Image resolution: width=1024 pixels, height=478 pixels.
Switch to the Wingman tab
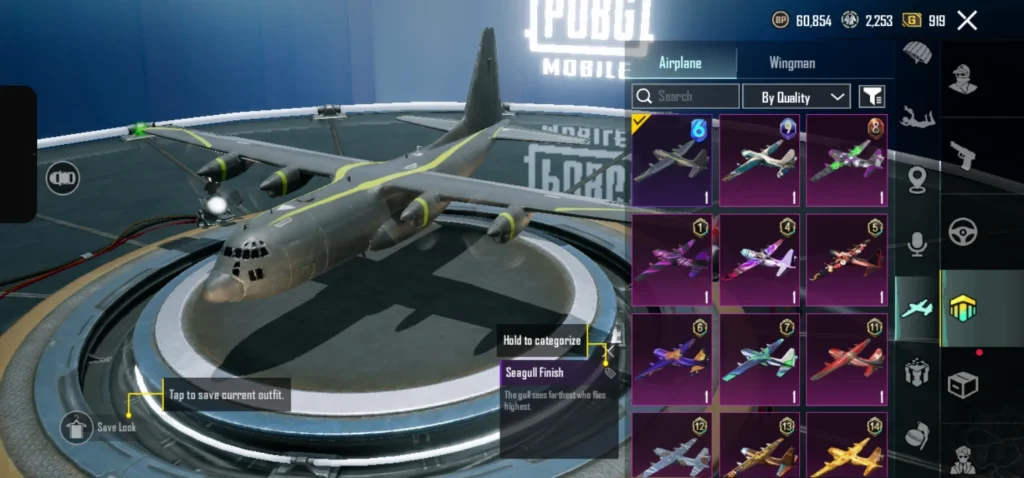792,63
